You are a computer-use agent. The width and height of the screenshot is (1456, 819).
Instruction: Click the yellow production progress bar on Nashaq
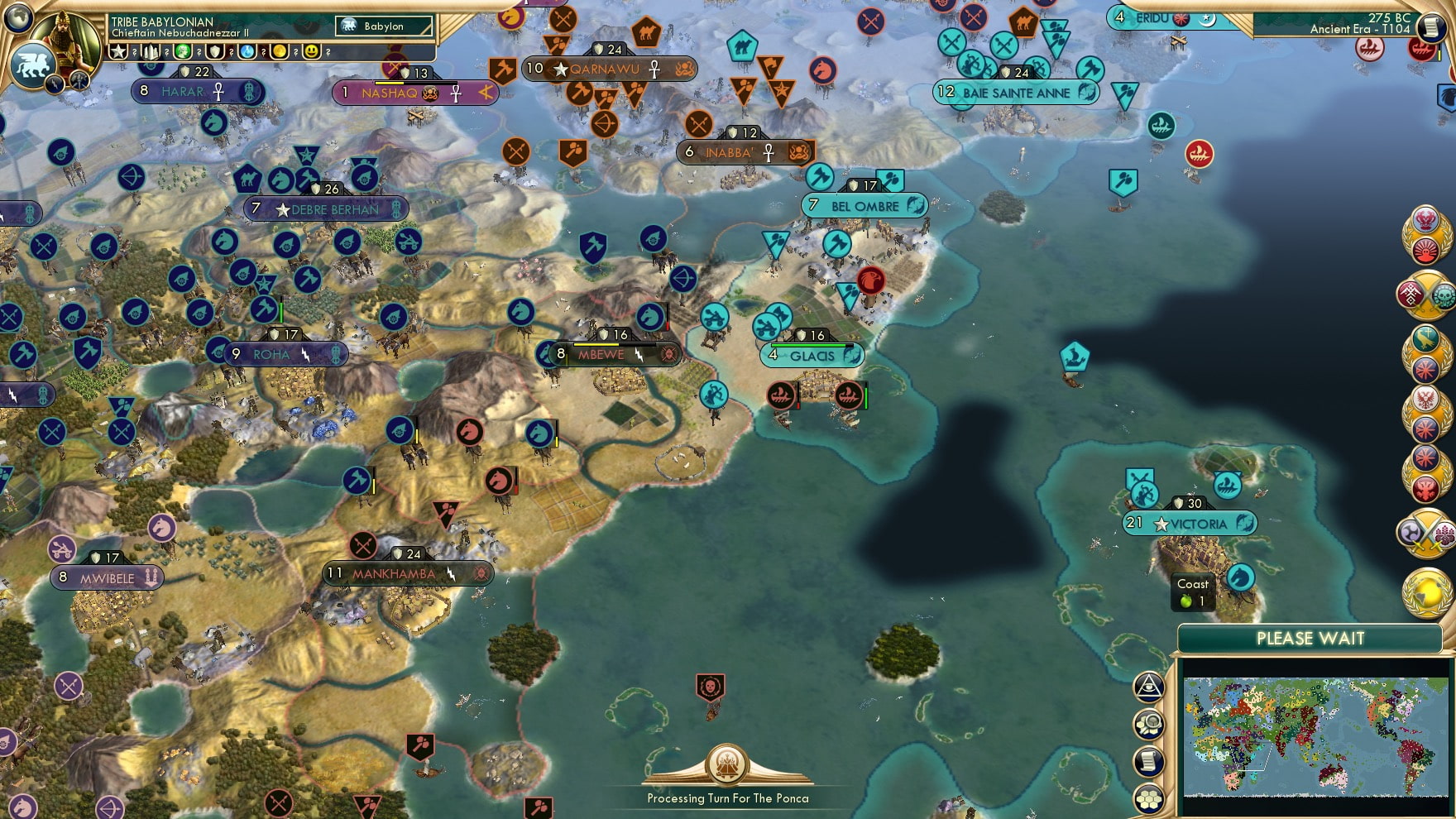[389, 83]
